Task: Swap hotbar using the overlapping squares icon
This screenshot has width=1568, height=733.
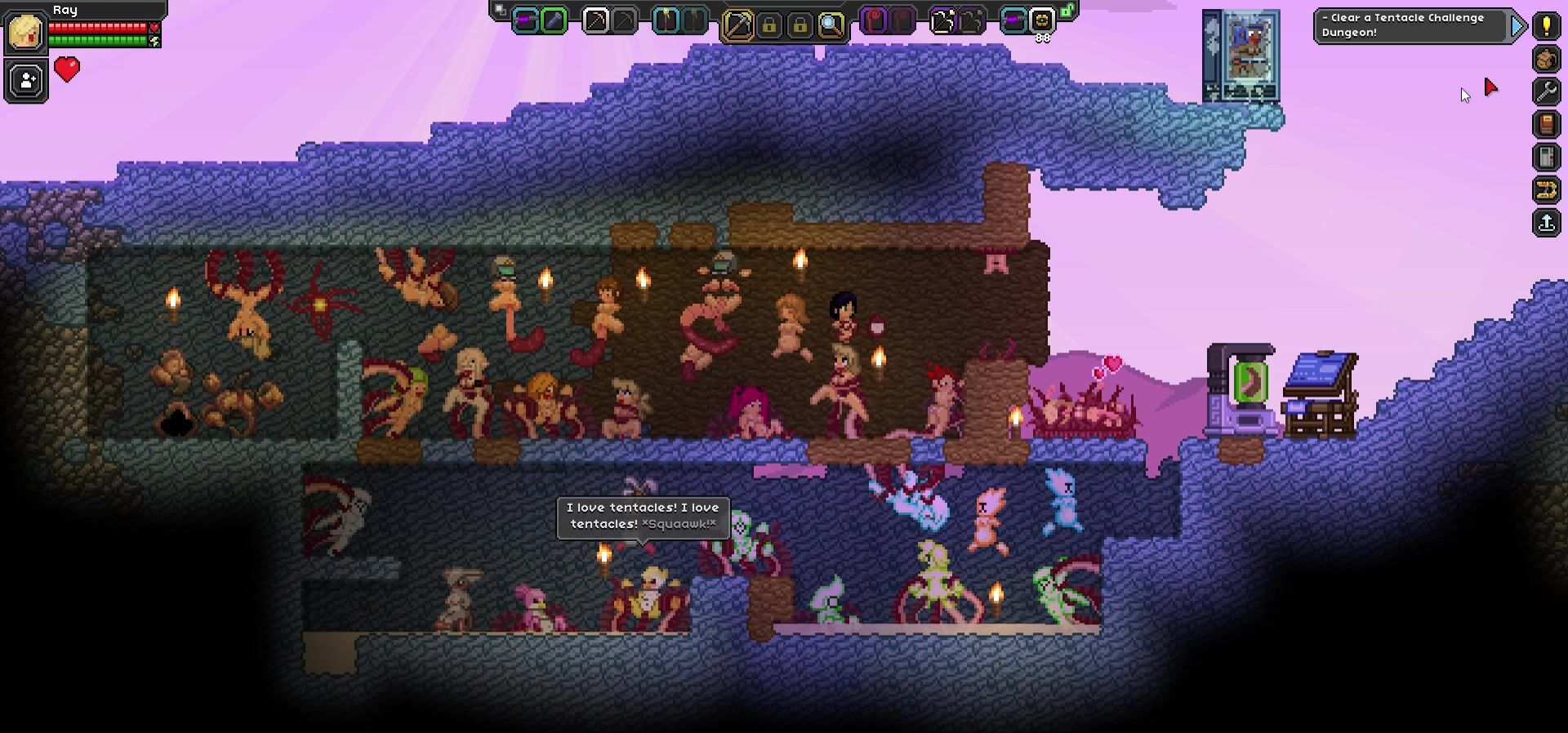Action: click(x=500, y=11)
